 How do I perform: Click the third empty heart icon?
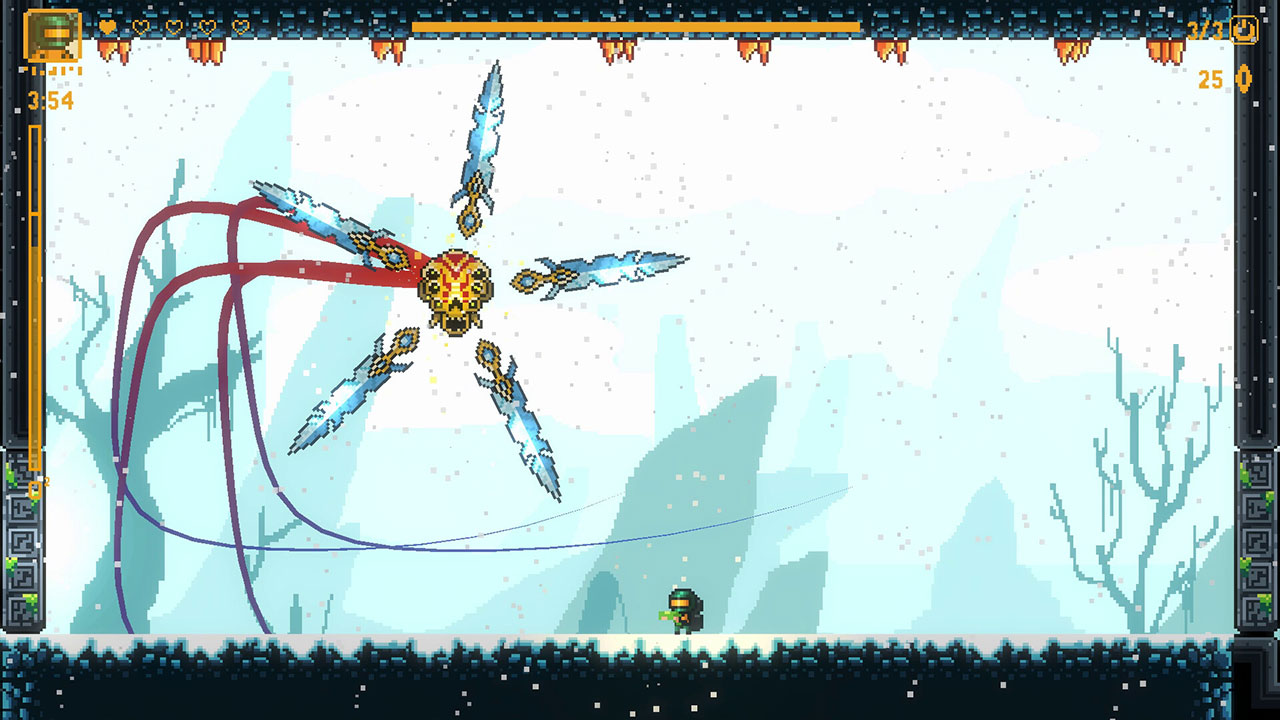tap(174, 27)
